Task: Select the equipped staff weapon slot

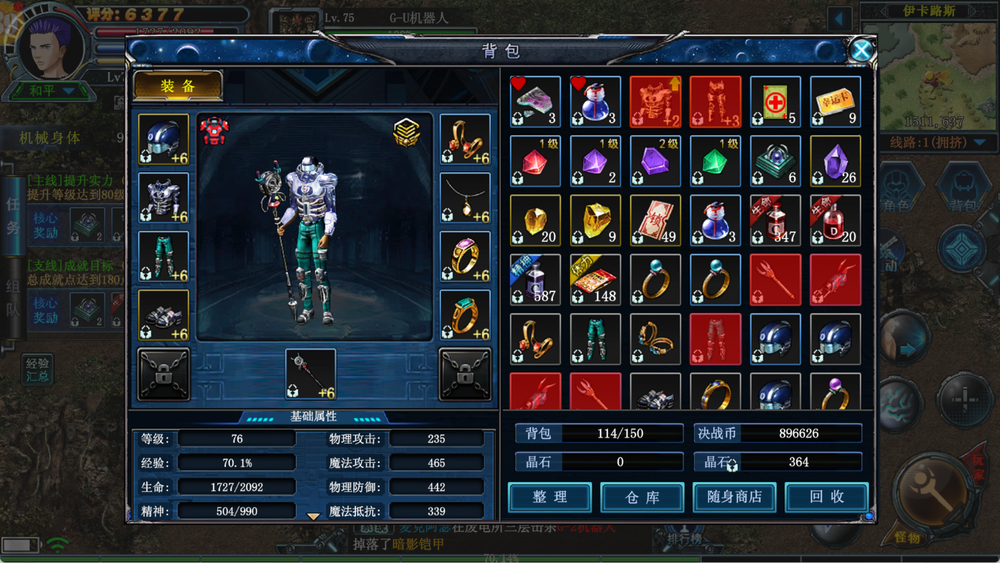Action: (x=310, y=374)
